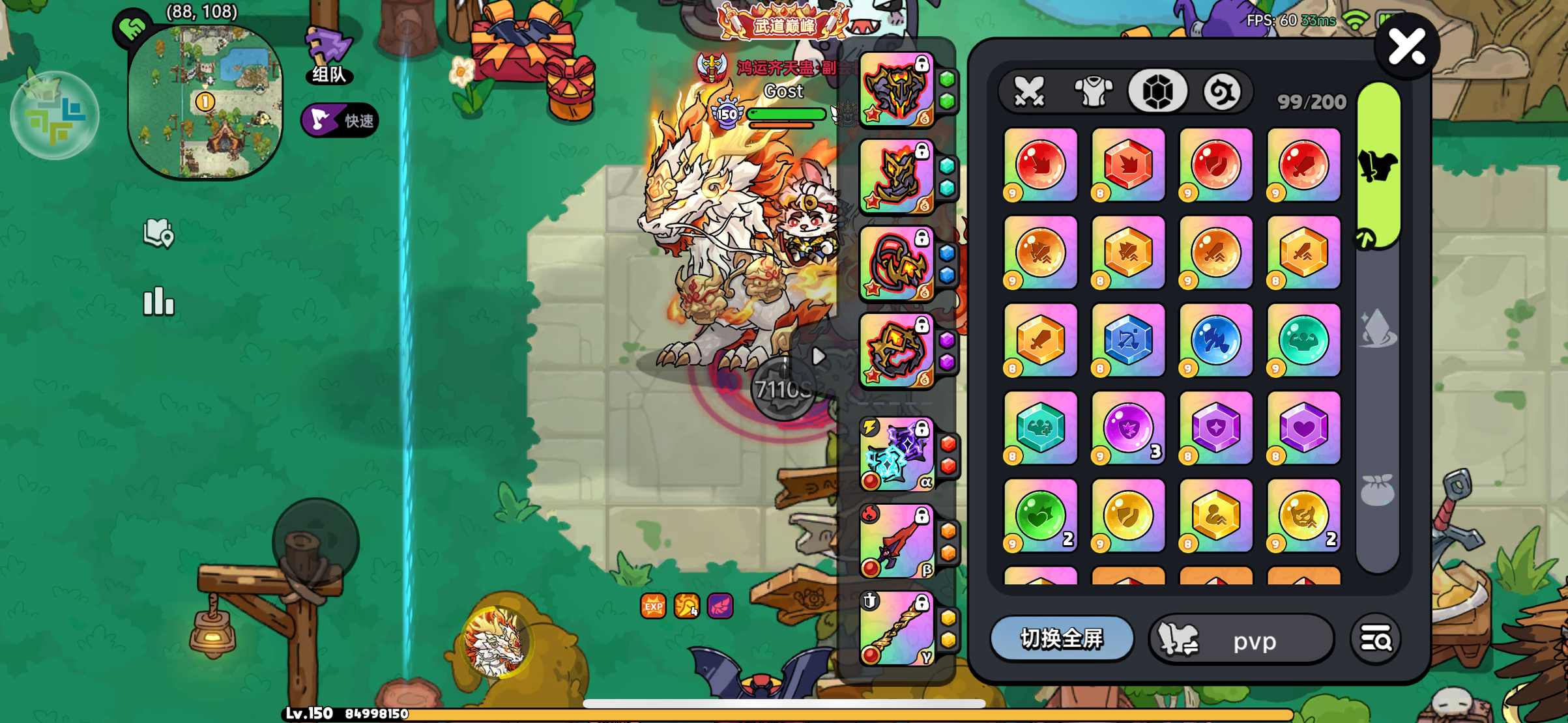The height and width of the screenshot is (723, 1568).
Task: Open the bar chart rankings icon
Action: [x=158, y=302]
